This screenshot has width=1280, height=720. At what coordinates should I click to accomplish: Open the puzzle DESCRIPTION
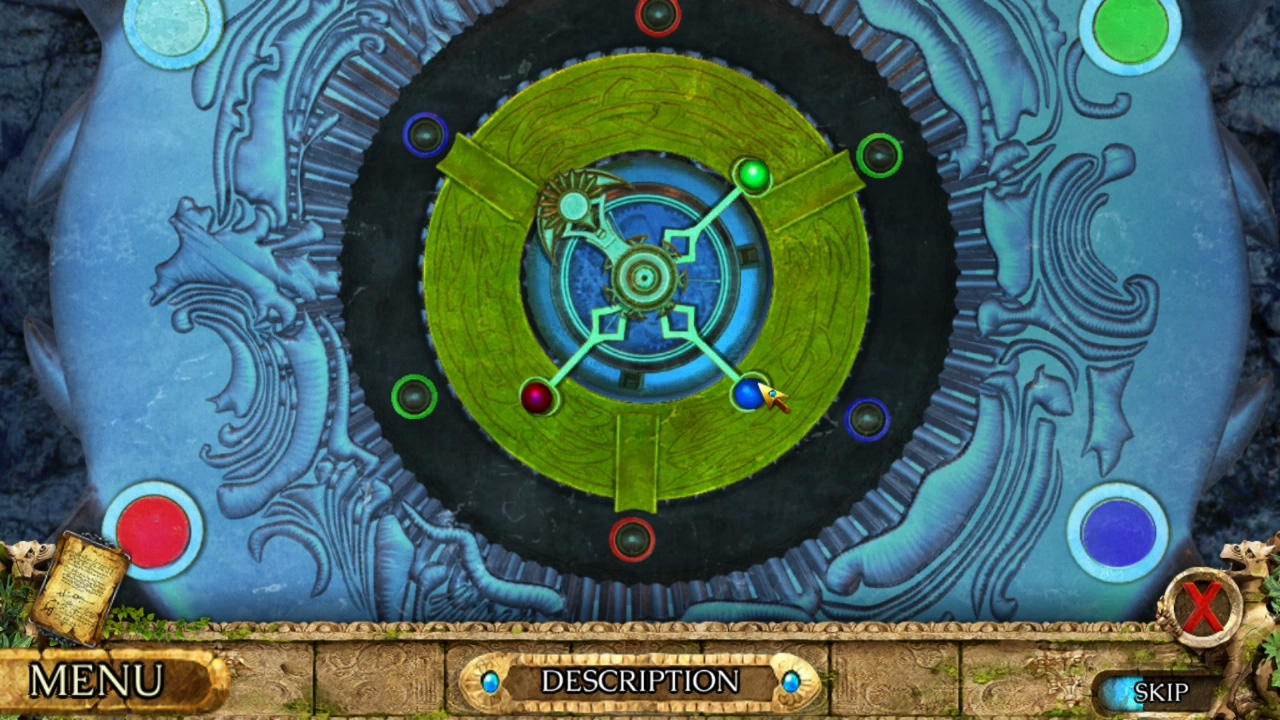tap(640, 683)
